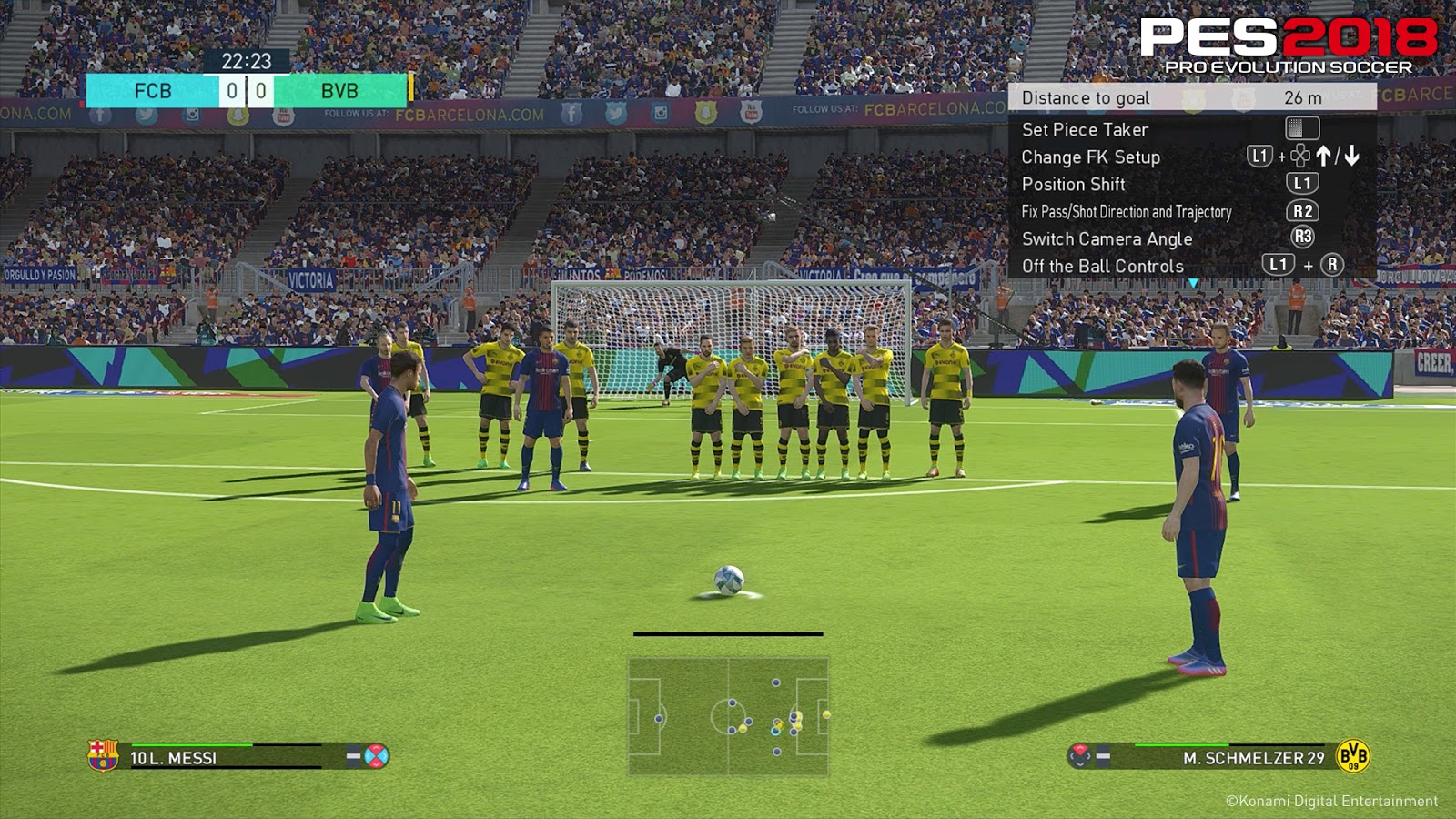
Task: Click the up arrow for Change FK Setup
Action: pyautogui.click(x=1325, y=157)
